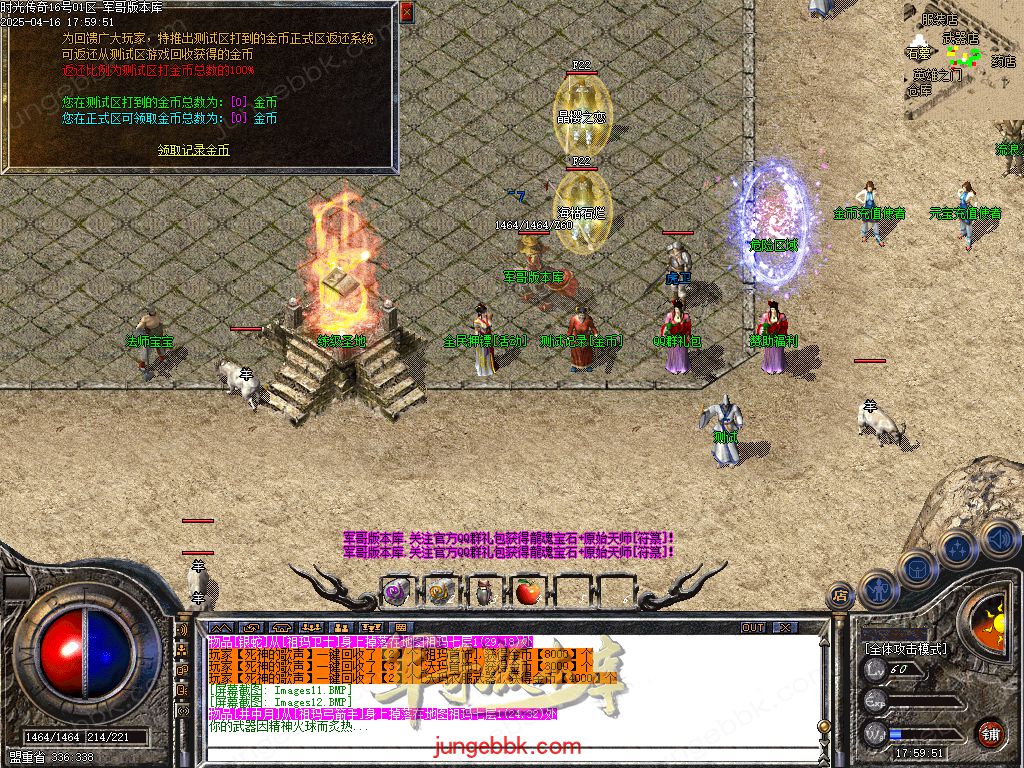Click the OUT button above the chat
Viewport: 1024px width, 768px height.
753,628
